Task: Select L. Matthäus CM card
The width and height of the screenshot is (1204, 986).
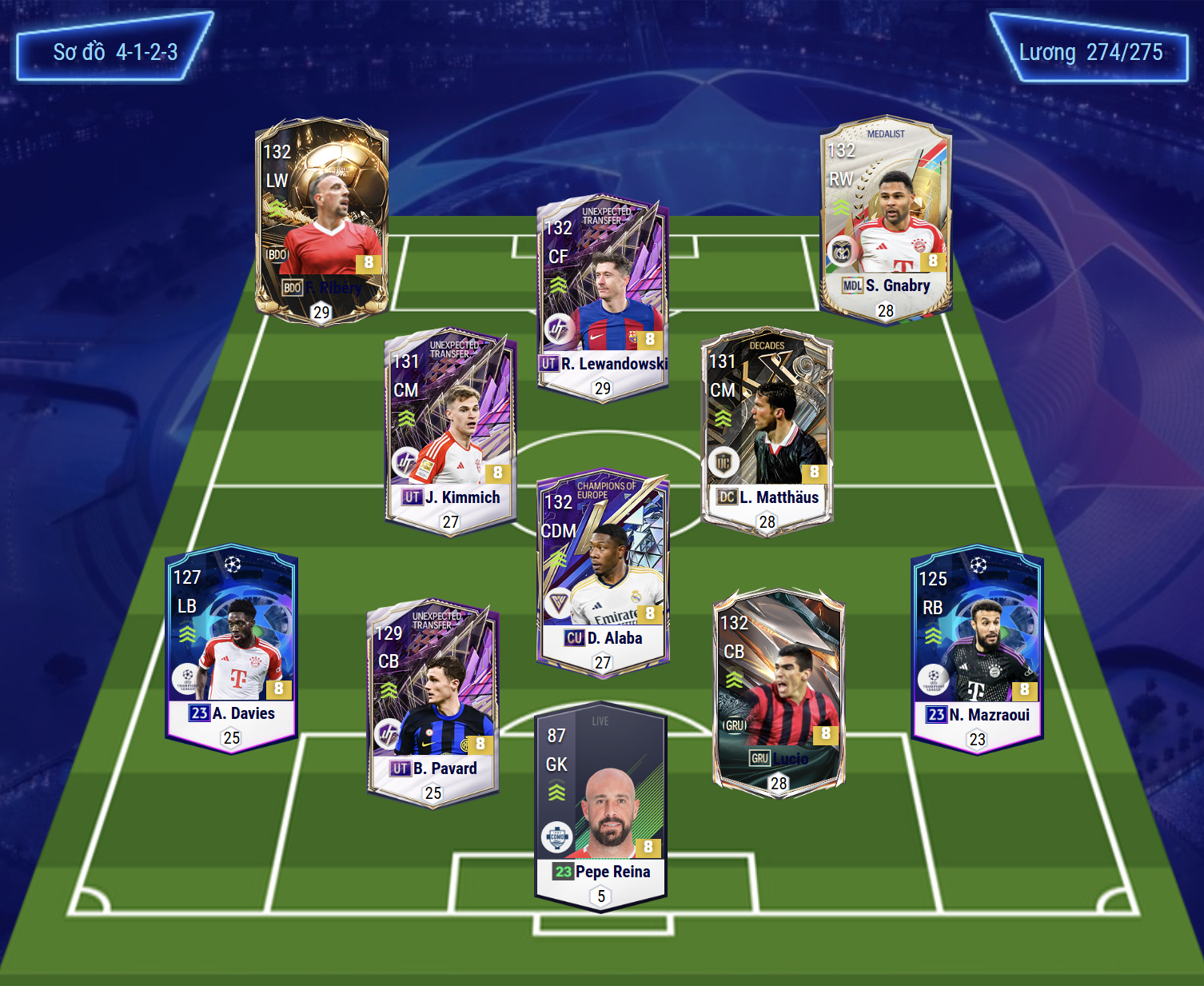Action: click(767, 431)
